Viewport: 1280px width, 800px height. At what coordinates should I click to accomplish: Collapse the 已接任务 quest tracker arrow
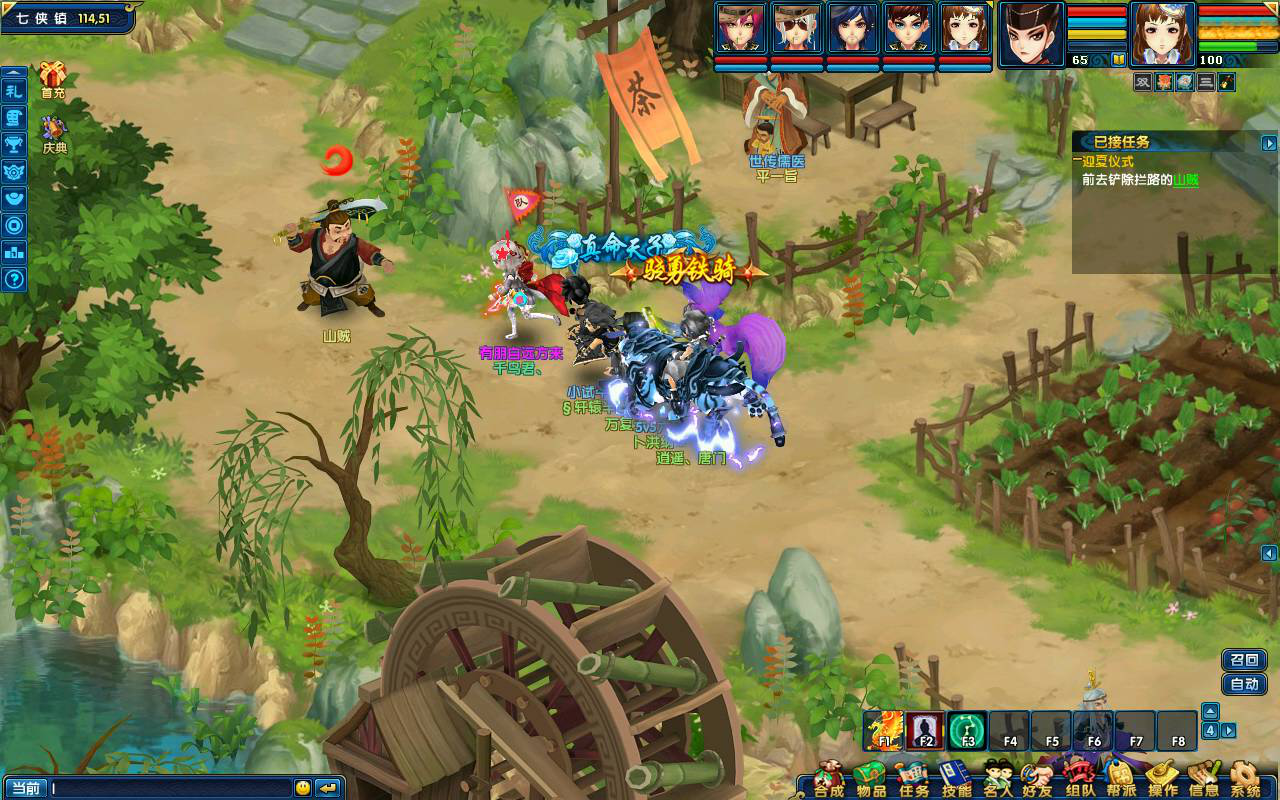click(1269, 143)
